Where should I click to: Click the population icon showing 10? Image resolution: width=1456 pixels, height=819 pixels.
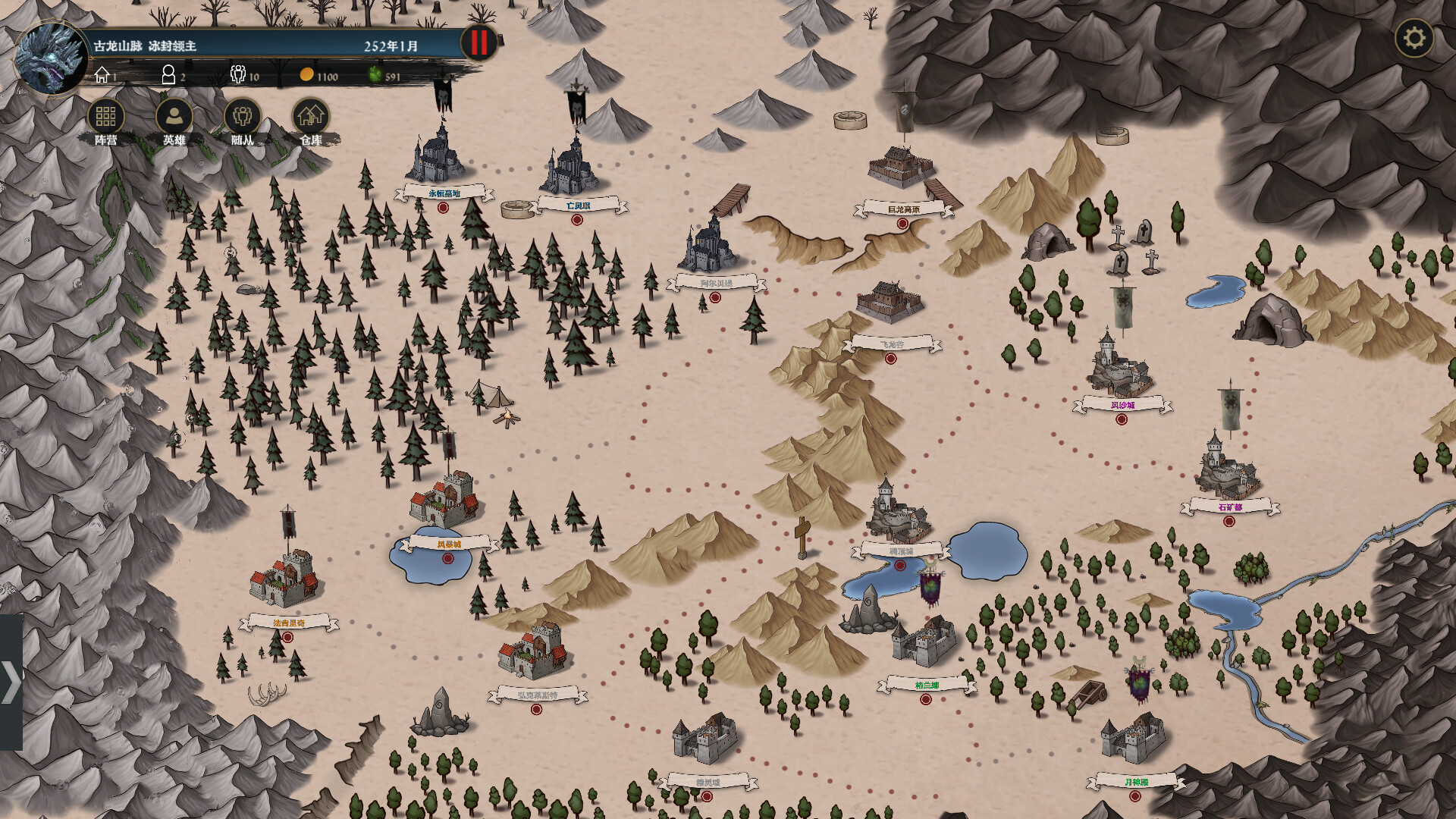pos(237,74)
